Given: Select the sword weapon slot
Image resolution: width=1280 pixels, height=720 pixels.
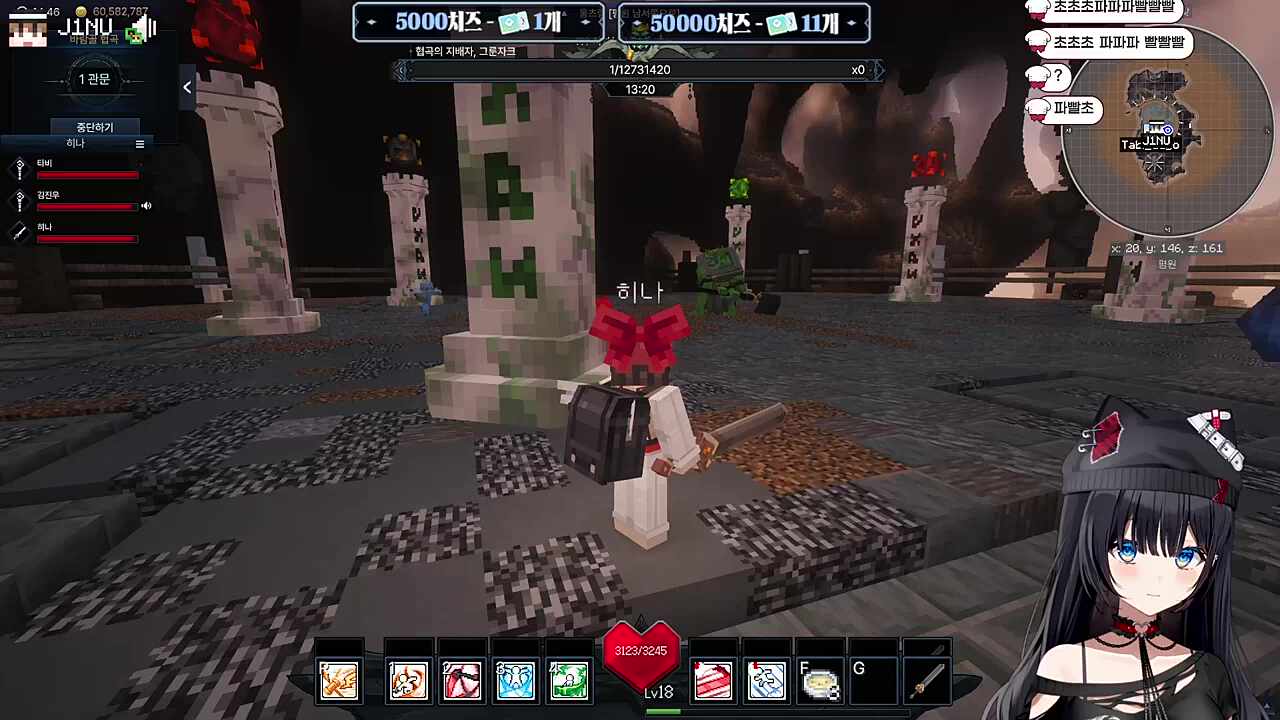Looking at the screenshot, I should coord(928,681).
